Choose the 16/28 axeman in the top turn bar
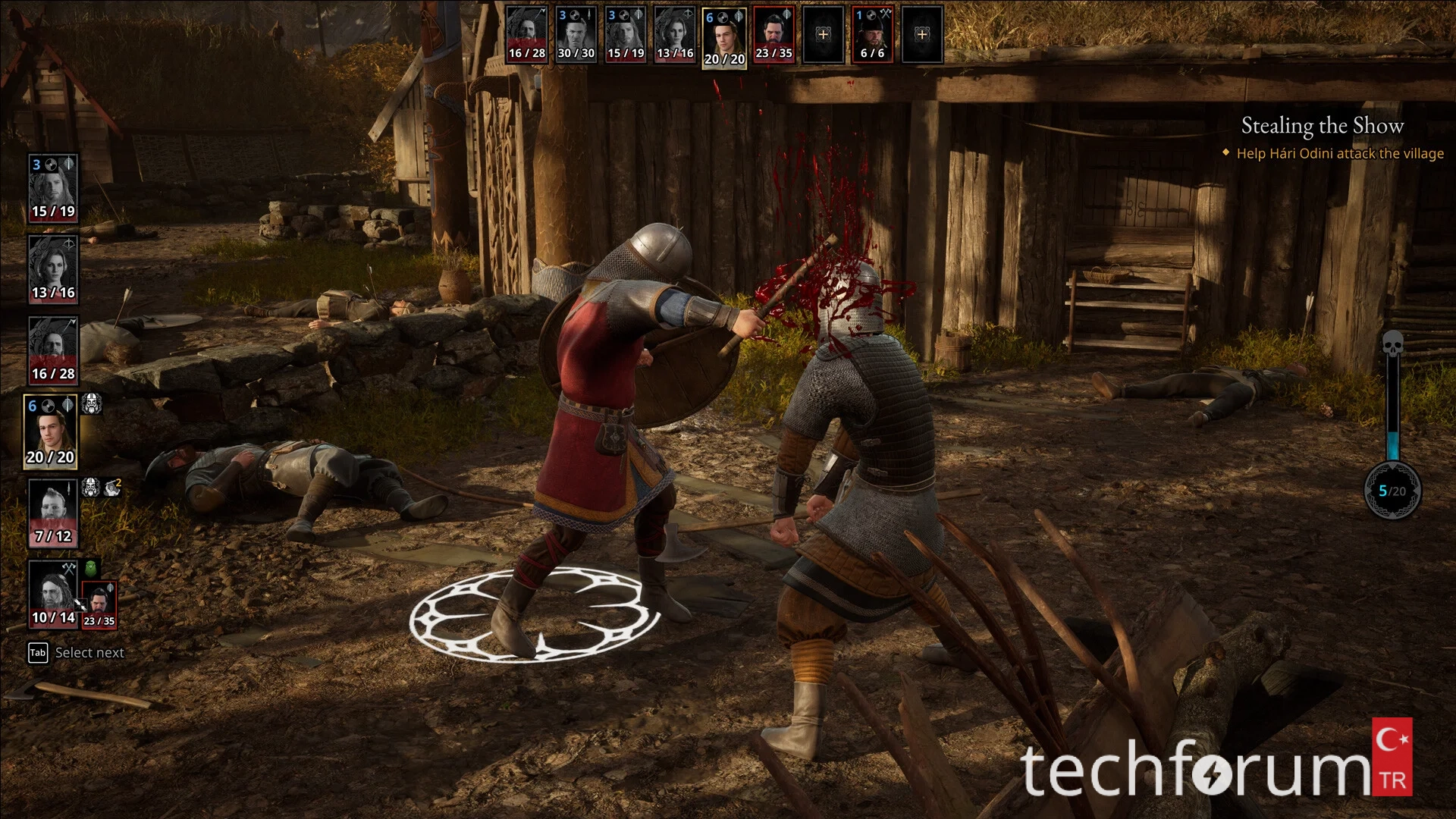The height and width of the screenshot is (819, 1456). [526, 35]
